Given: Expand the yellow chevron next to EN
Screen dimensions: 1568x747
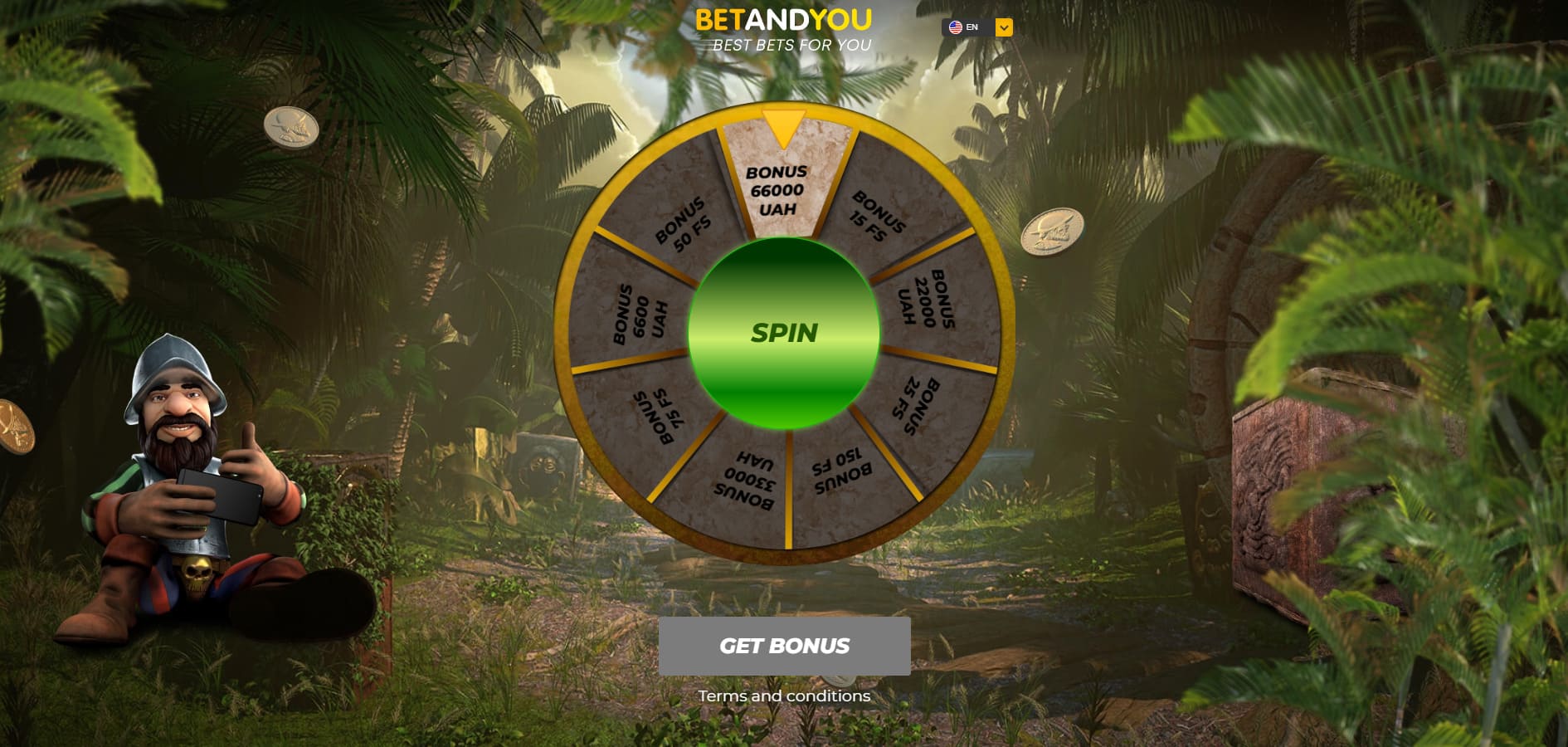Looking at the screenshot, I should pos(1004,27).
